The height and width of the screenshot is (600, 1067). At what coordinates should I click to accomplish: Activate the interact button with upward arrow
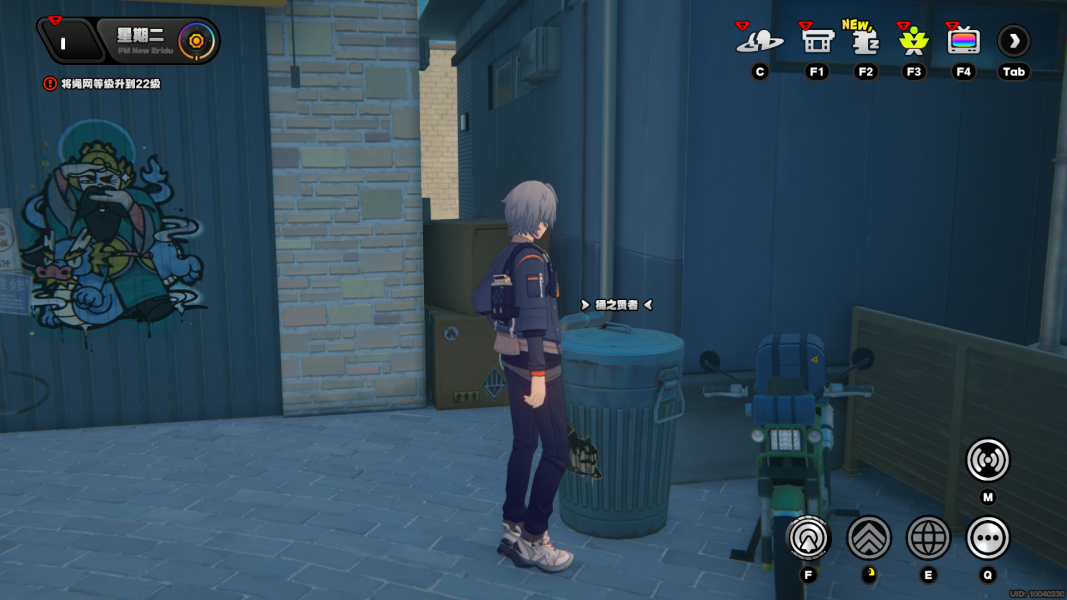click(808, 538)
